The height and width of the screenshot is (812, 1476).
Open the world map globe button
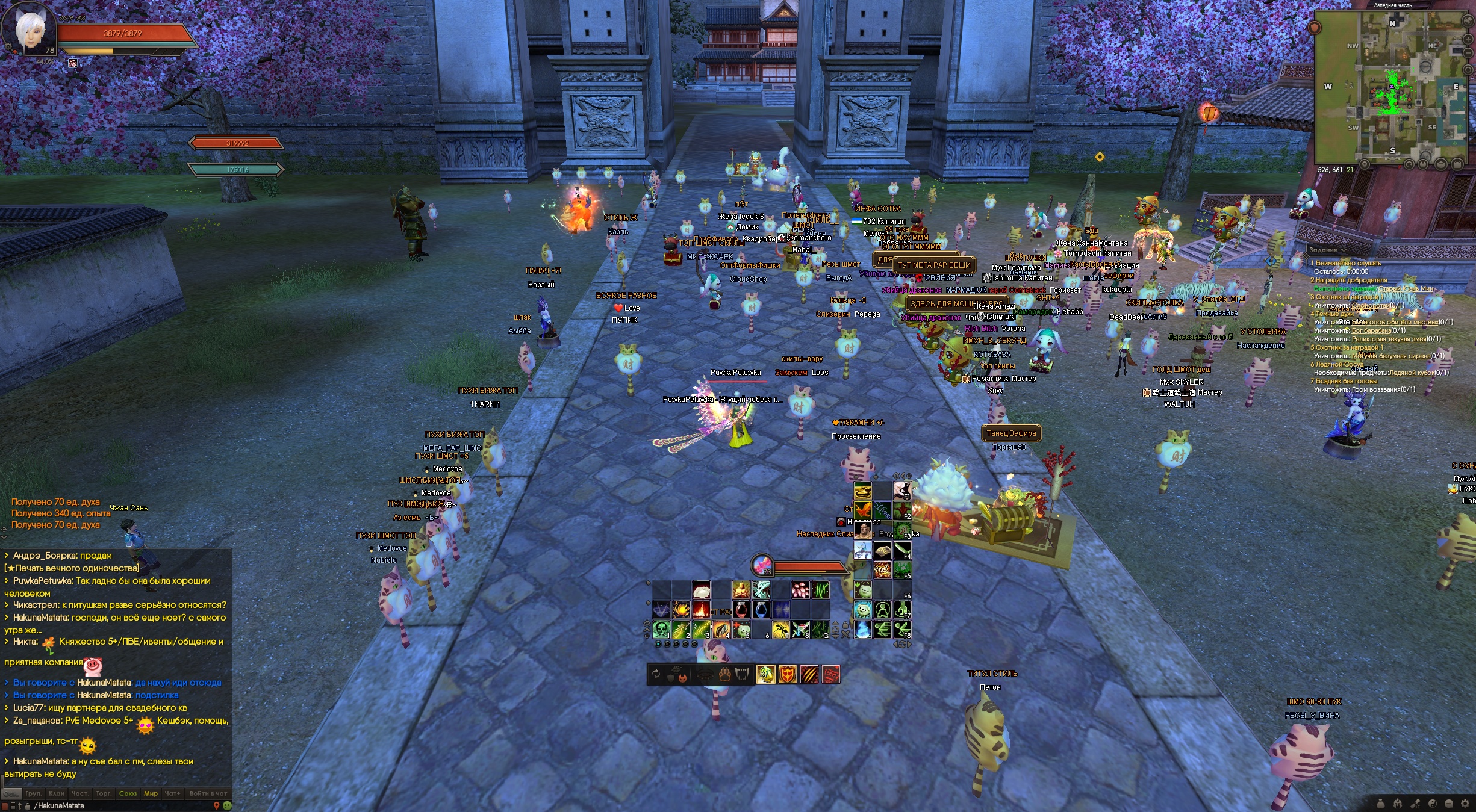coord(1468,20)
